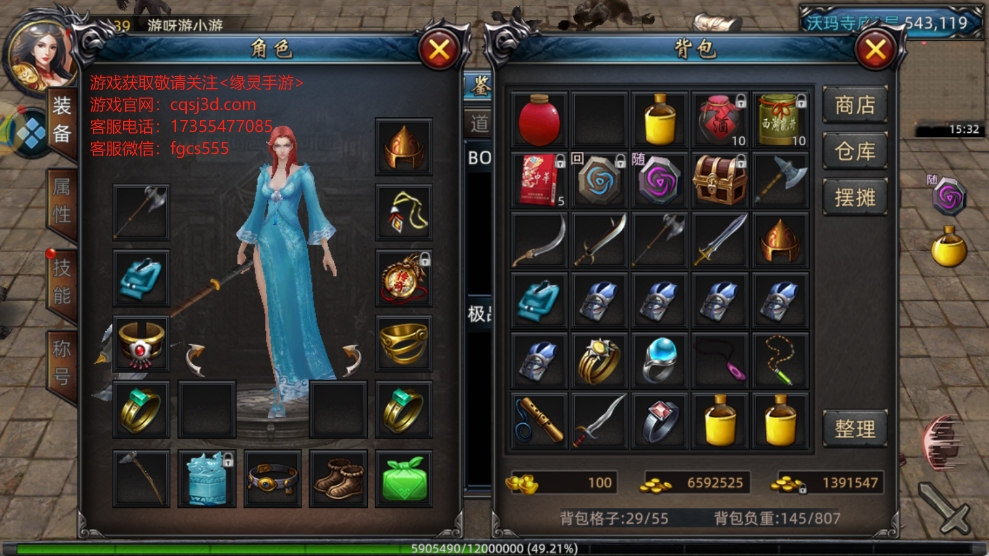This screenshot has width=989, height=556.
Task: Select the equipped helmet slot
Action: (404, 146)
